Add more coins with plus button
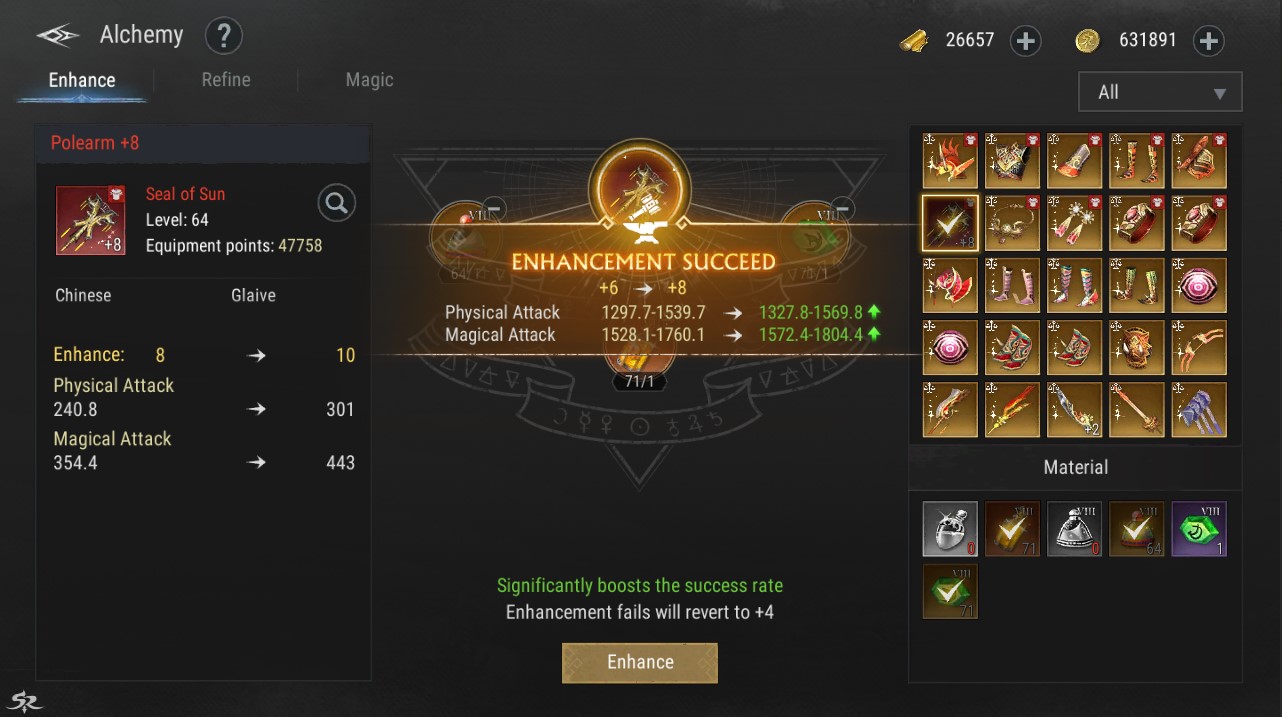The height and width of the screenshot is (717, 1282). coord(1209,41)
